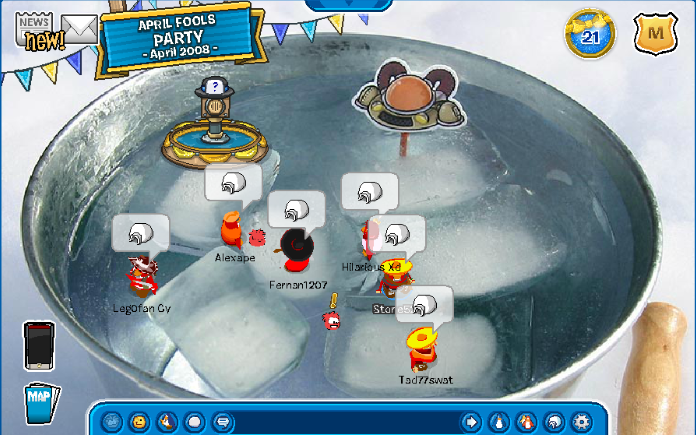Throw a snowball using the snowball button
The width and height of the screenshot is (696, 435).
point(195,421)
